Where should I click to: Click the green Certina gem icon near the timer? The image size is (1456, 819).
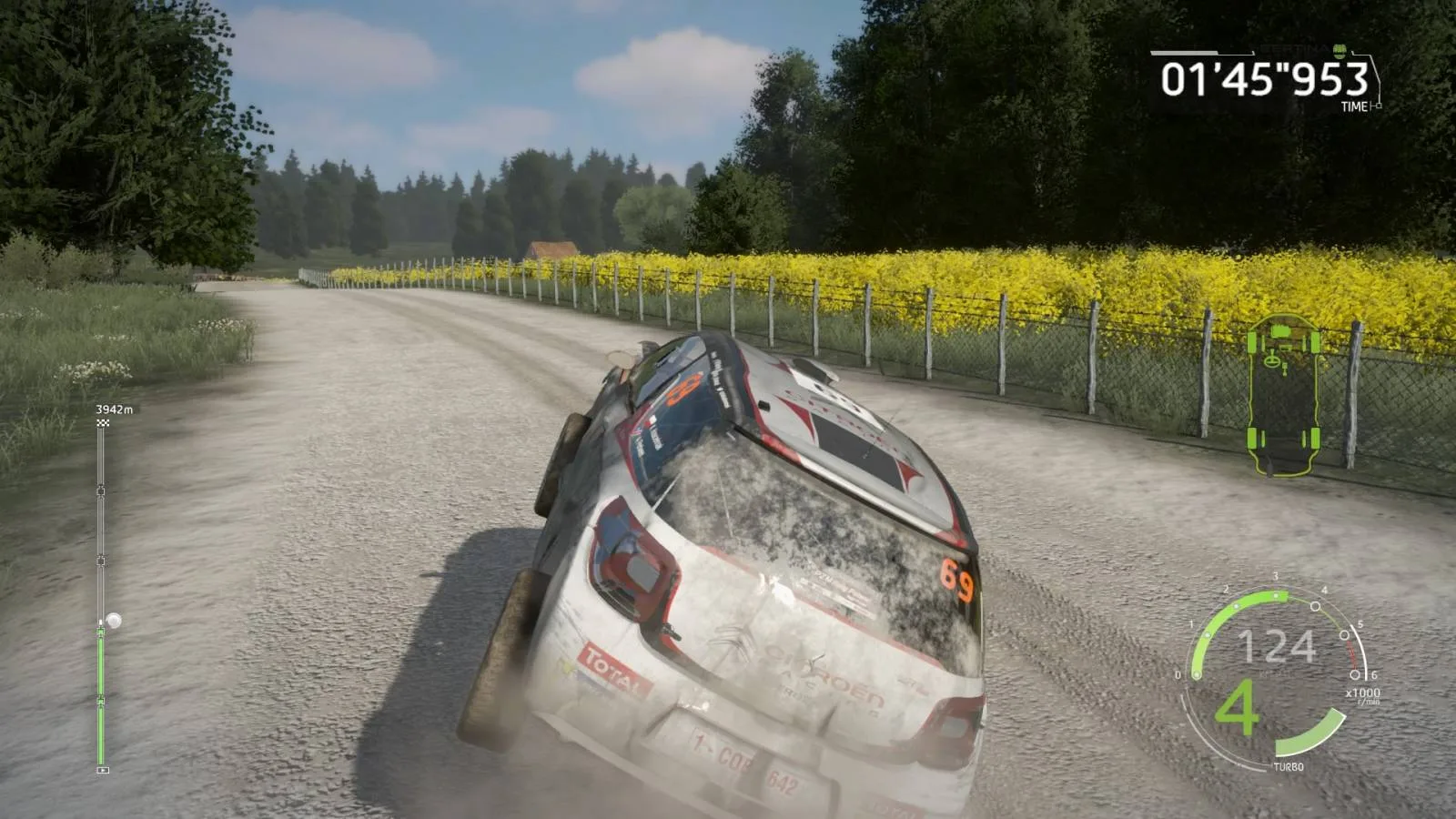pyautogui.click(x=1340, y=52)
